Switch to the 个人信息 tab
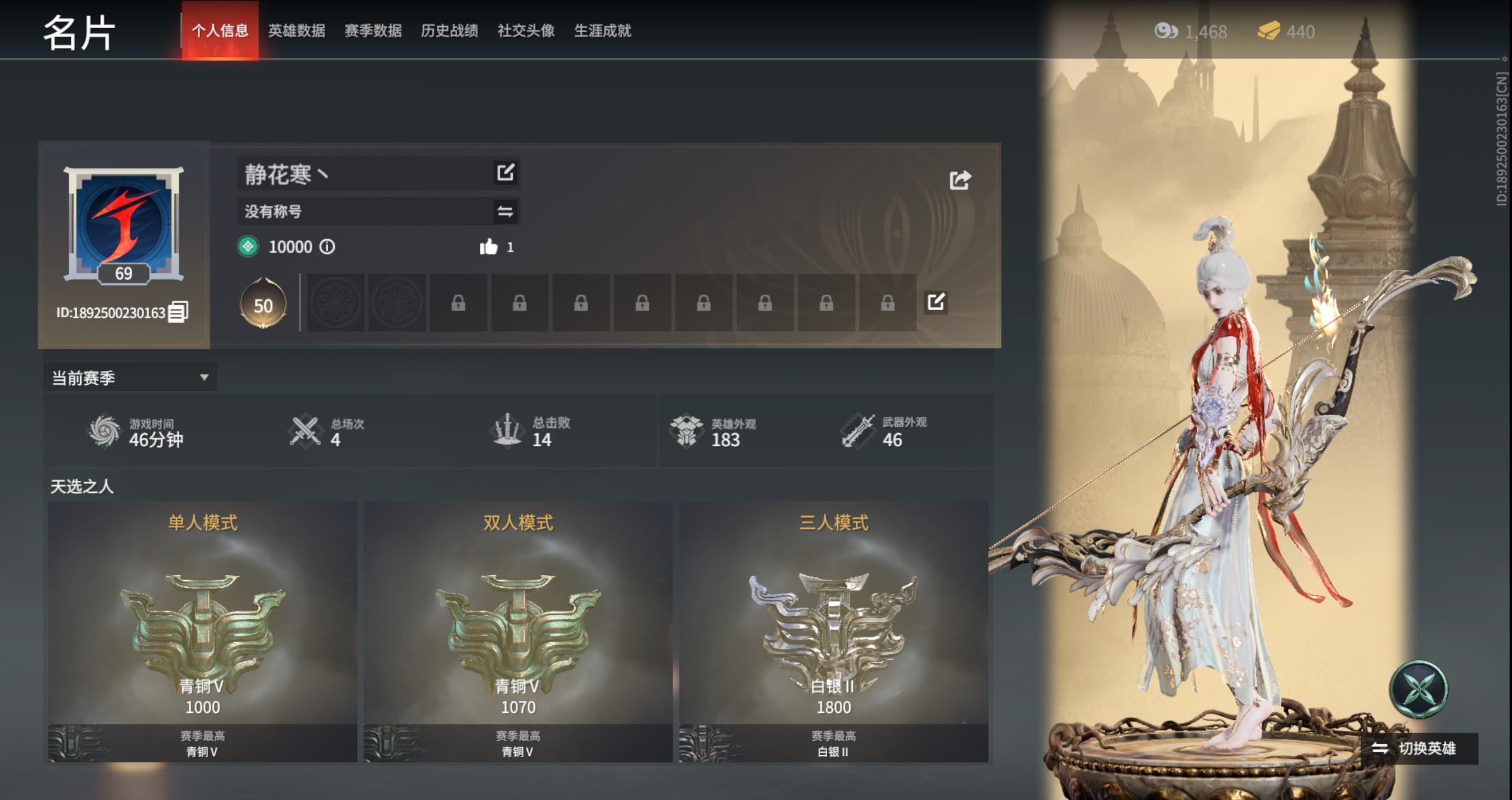Viewport: 1512px width, 800px height. (220, 30)
